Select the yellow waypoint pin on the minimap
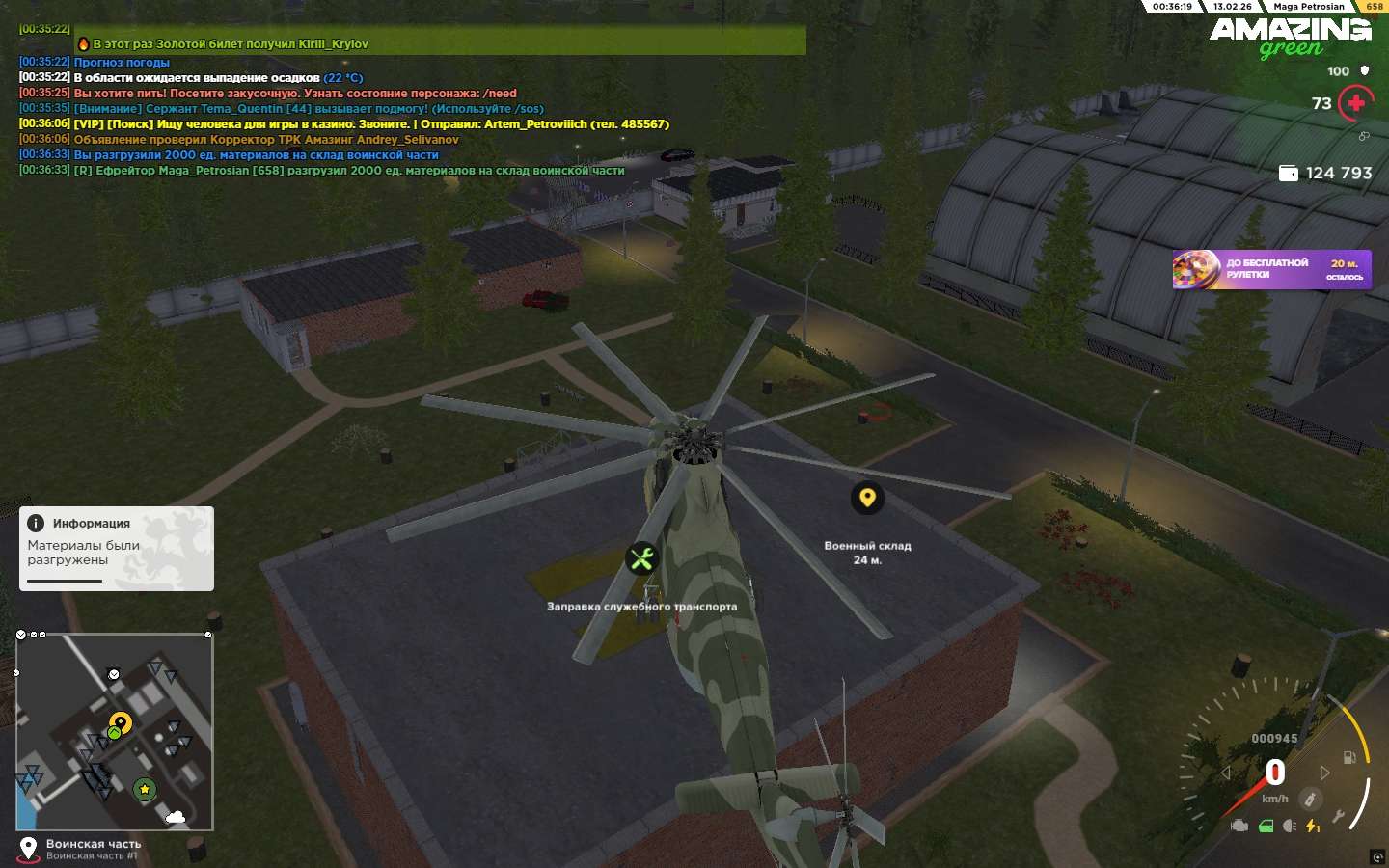The height and width of the screenshot is (868, 1389). [x=121, y=722]
